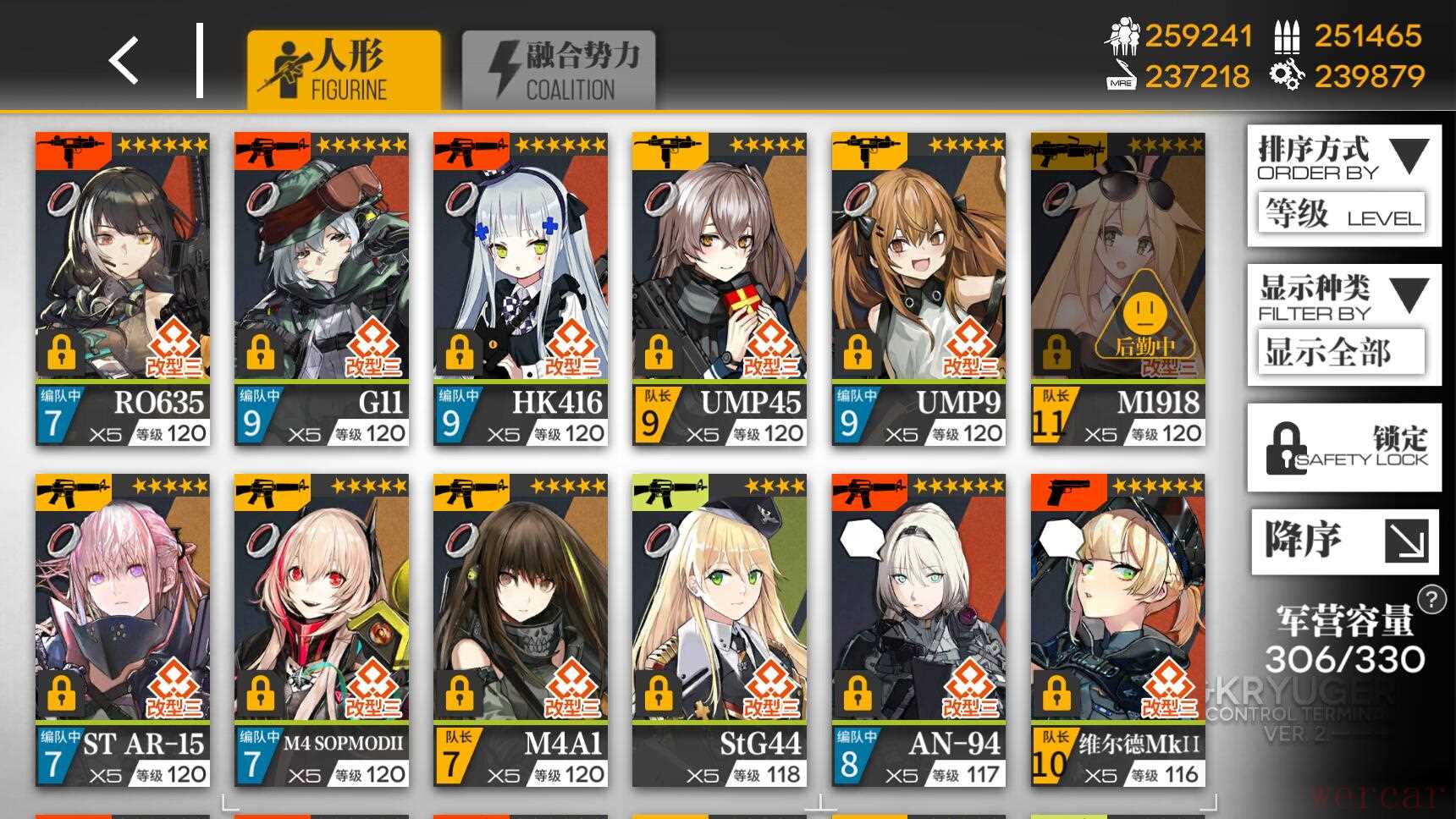The image size is (1456, 819).
Task: Show barracks capacity help
Action: coord(1431,599)
